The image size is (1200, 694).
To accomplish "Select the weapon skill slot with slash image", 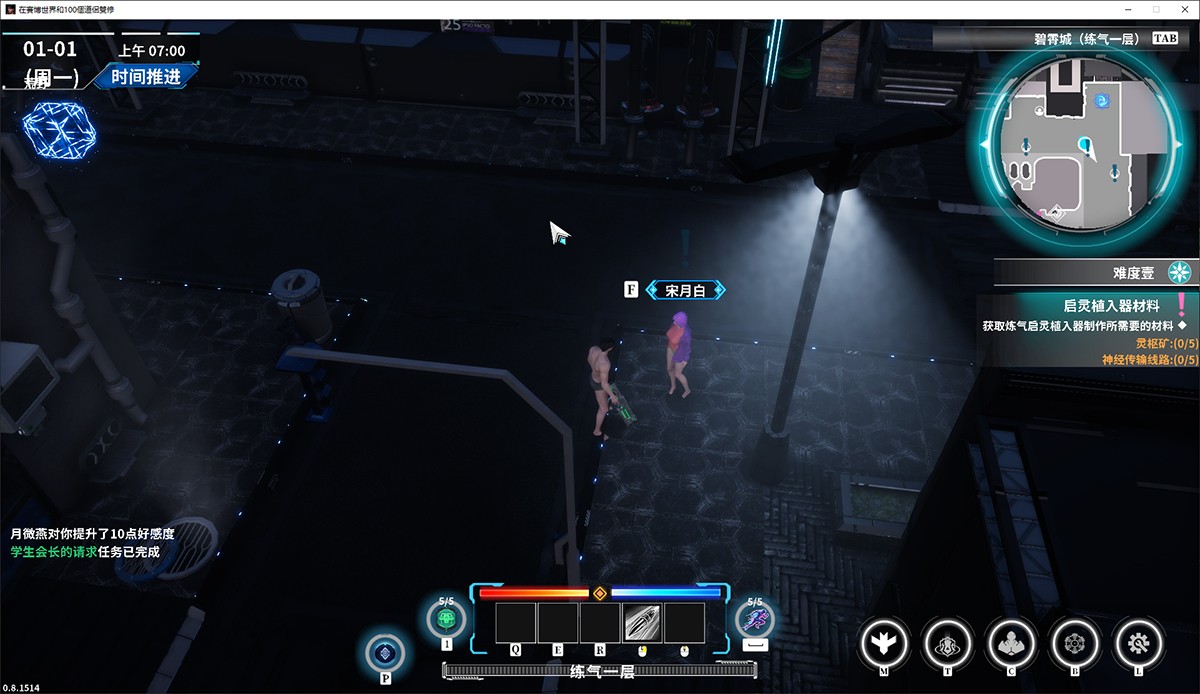I will pos(643,623).
